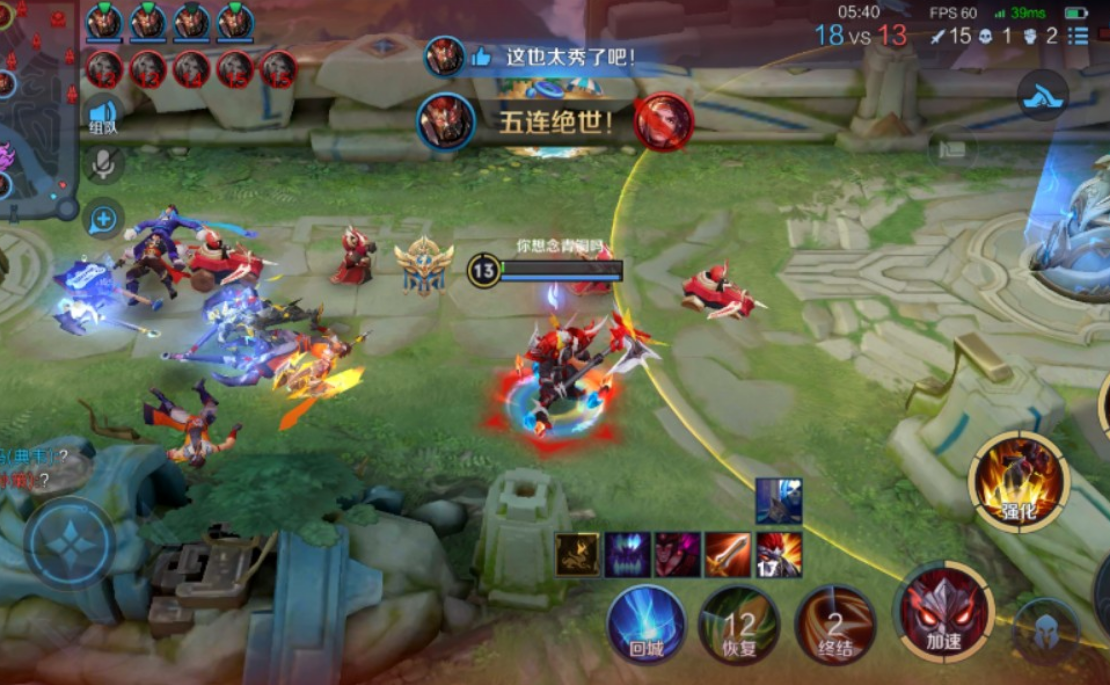1110x685 pixels.
Task: Trigger the 加速 masked skill button
Action: (945, 613)
